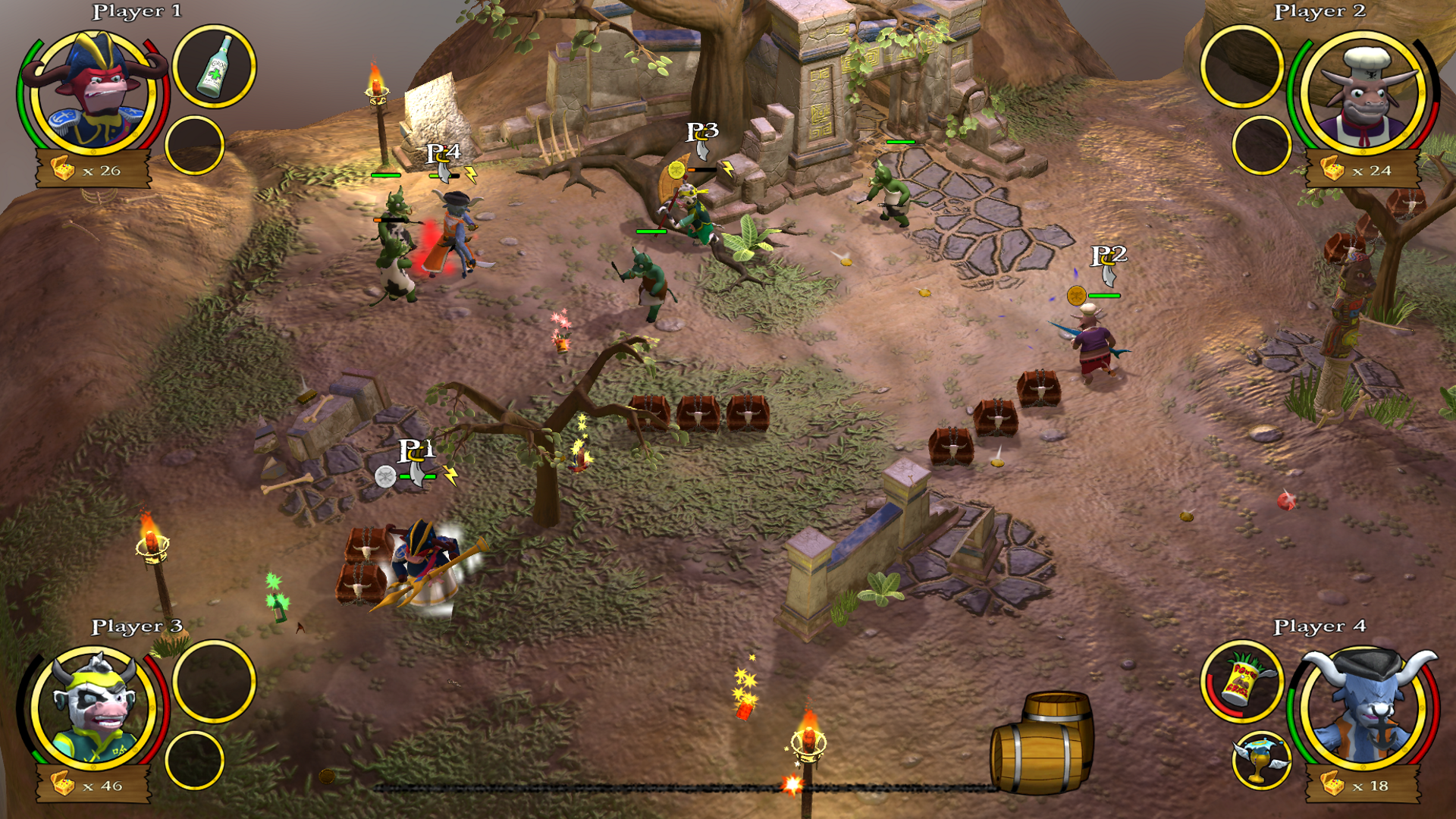
Task: Use Player 4's snack can item
Action: (x=1241, y=681)
